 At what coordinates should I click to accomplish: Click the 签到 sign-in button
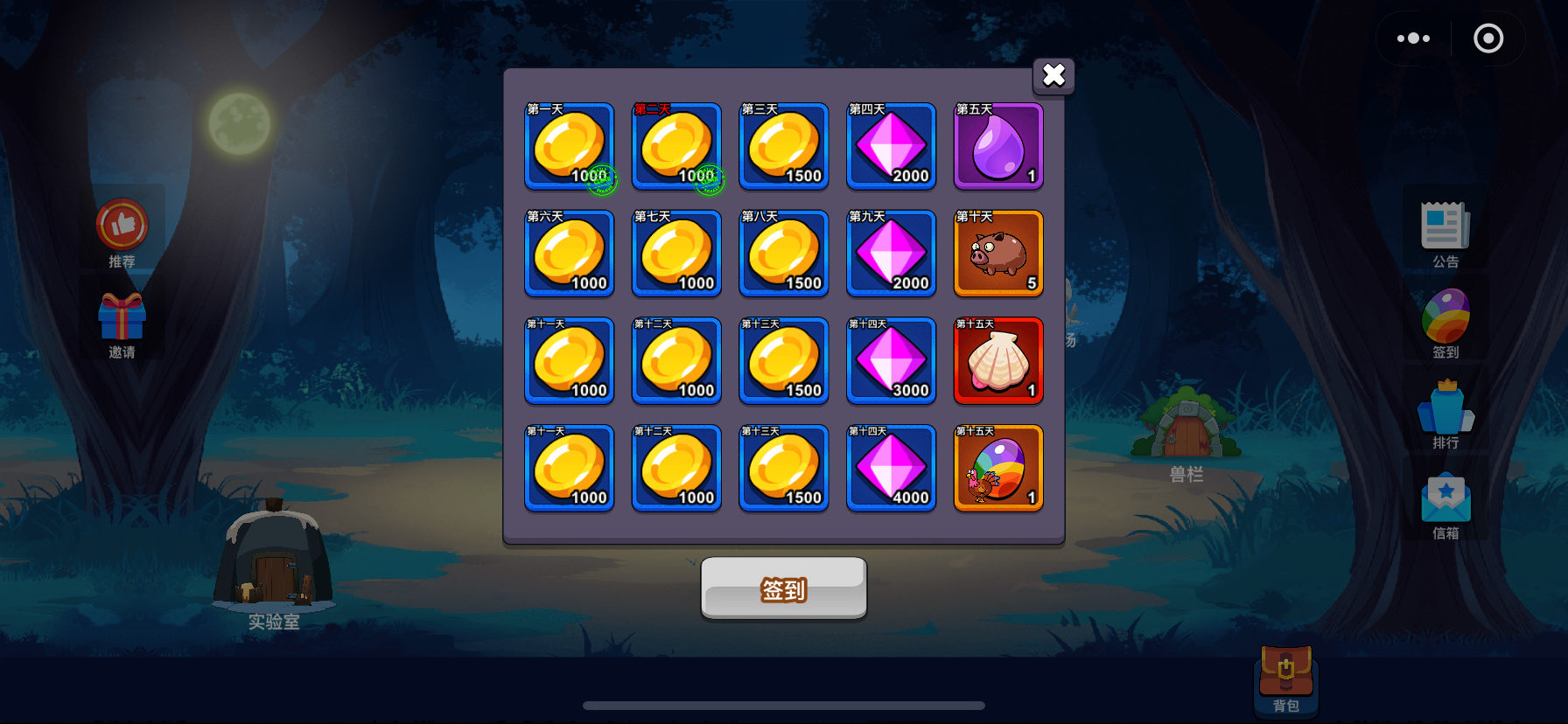click(783, 588)
